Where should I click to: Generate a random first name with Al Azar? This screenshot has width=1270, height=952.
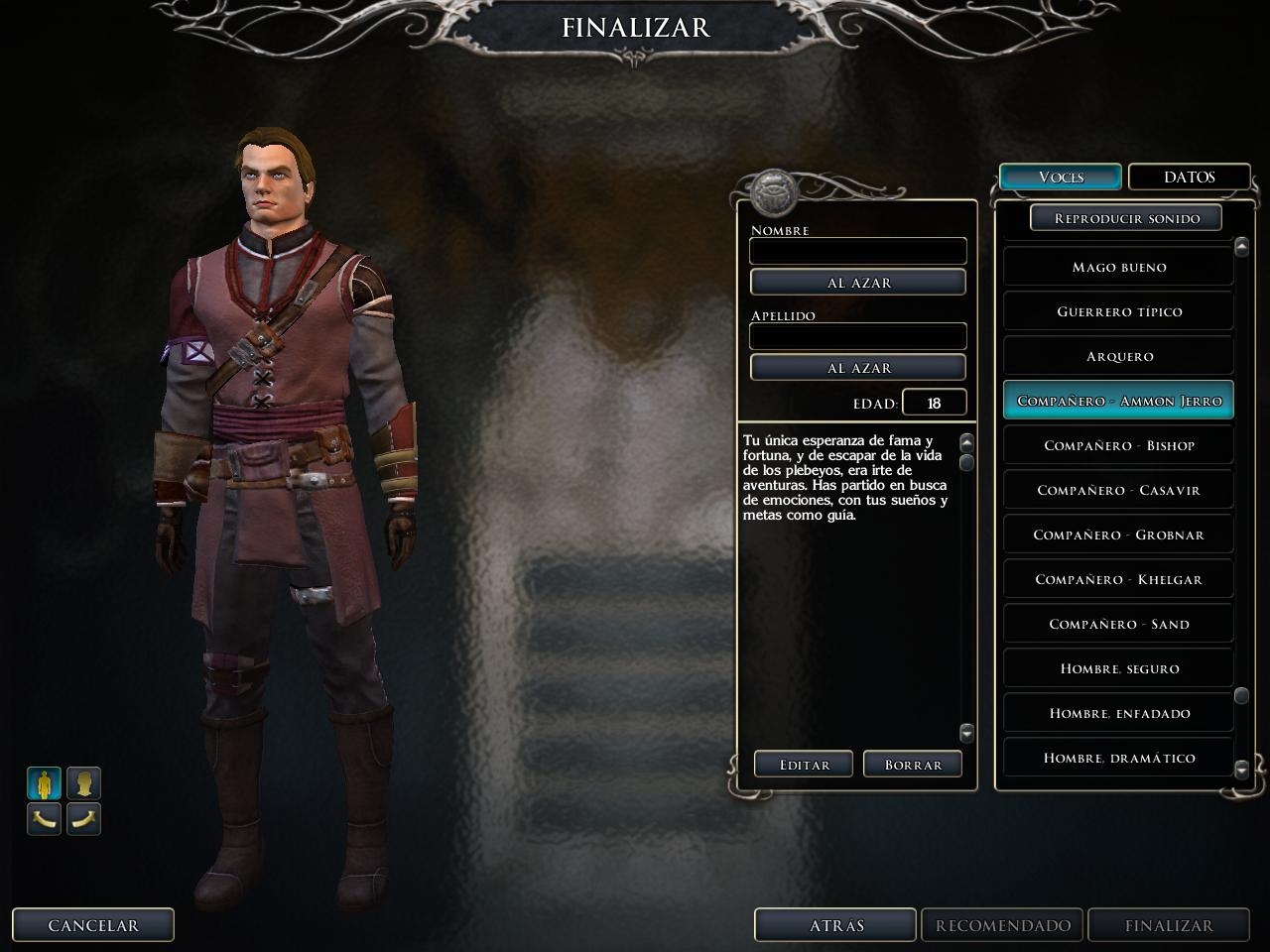(x=858, y=283)
